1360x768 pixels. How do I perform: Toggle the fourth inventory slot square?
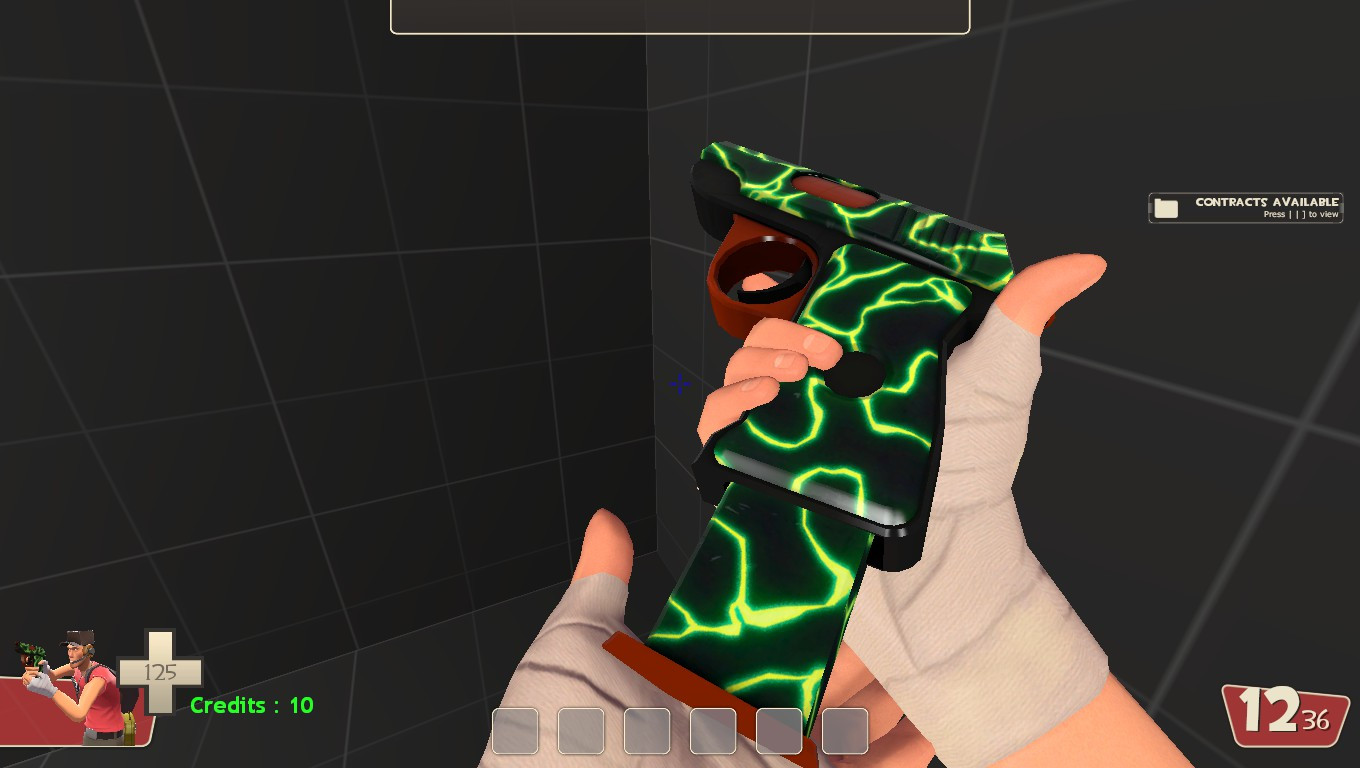(x=712, y=731)
